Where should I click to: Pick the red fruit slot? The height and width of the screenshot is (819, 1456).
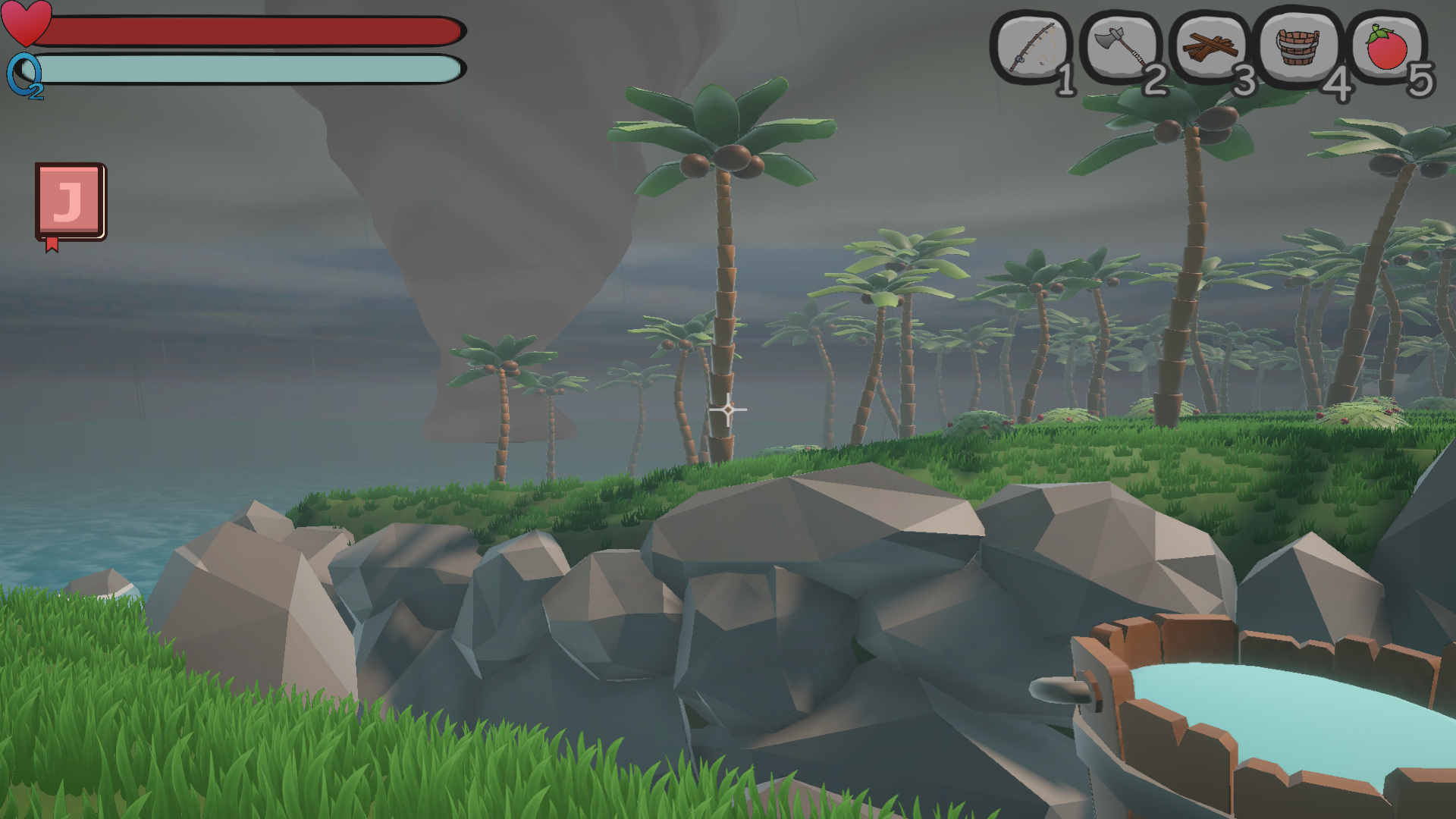1387,48
